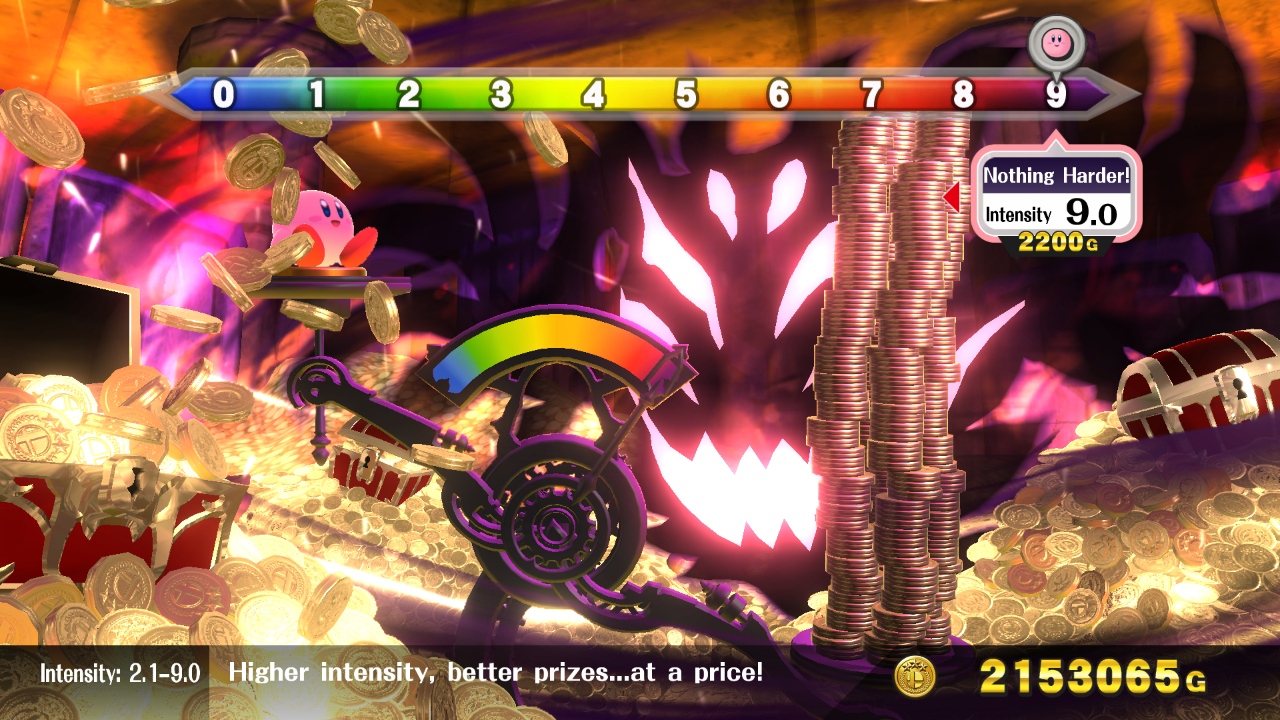Select intensity 2 on the scale
Viewport: 1280px width, 720px height.
point(409,95)
